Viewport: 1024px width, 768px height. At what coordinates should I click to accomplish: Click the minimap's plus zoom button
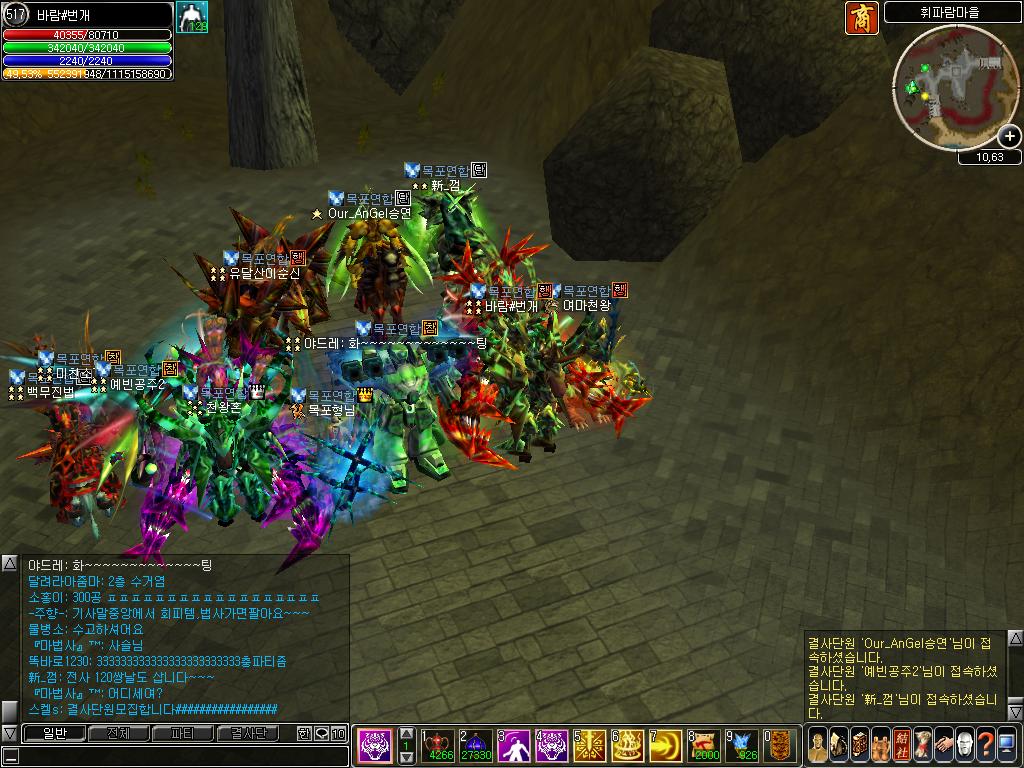1010,137
